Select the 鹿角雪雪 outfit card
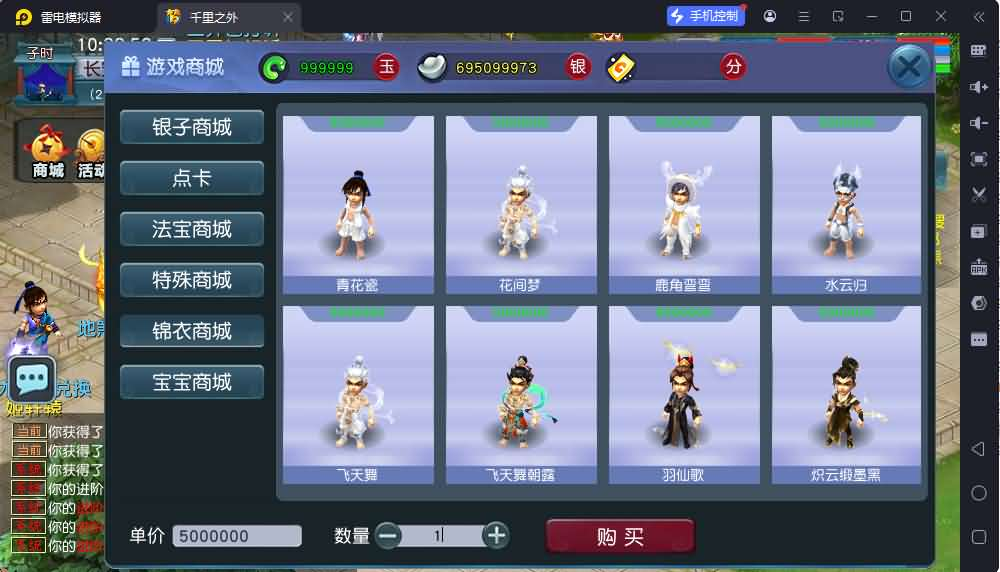The width and height of the screenshot is (1000, 572). point(684,205)
